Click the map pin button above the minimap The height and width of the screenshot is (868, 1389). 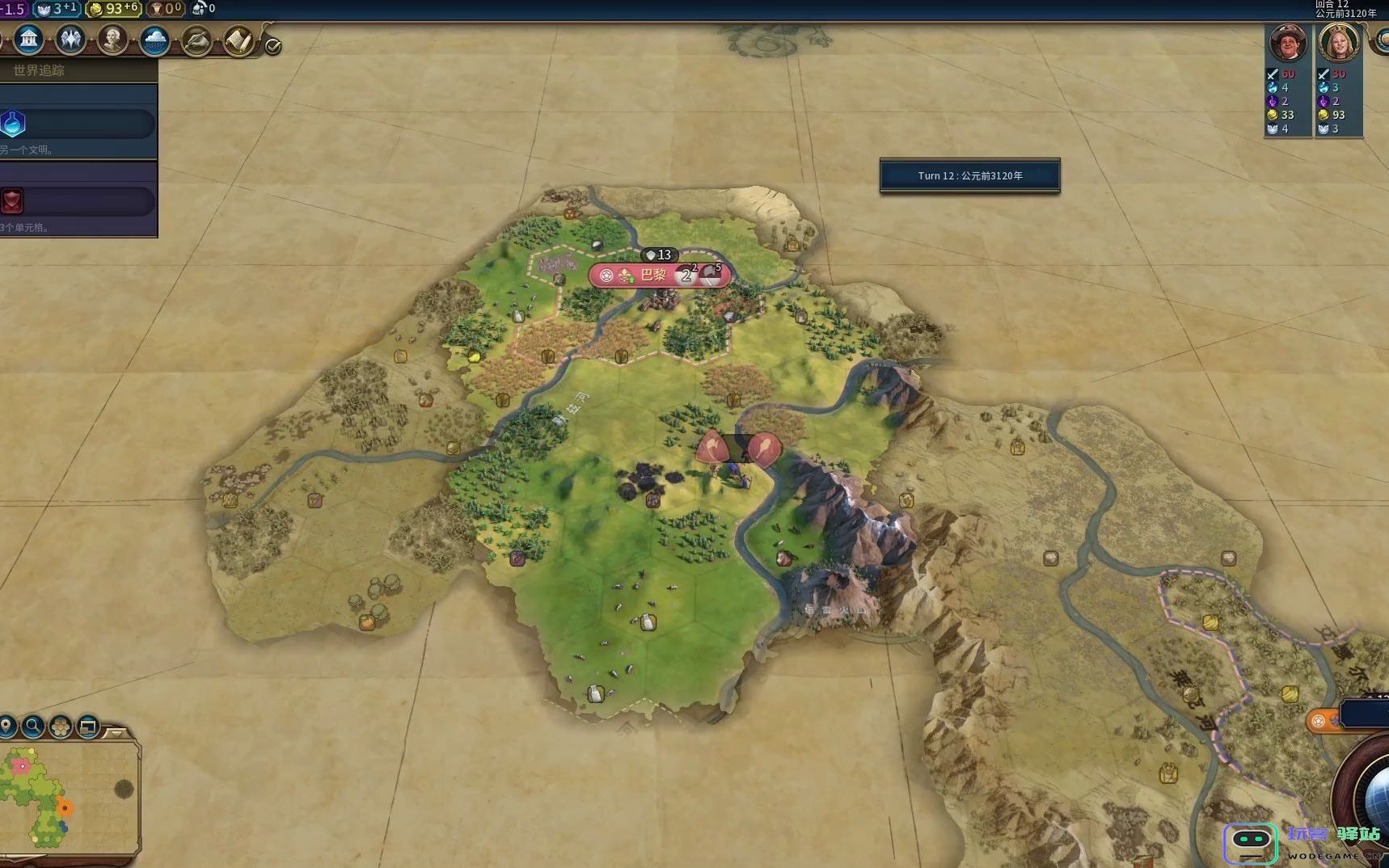7,726
